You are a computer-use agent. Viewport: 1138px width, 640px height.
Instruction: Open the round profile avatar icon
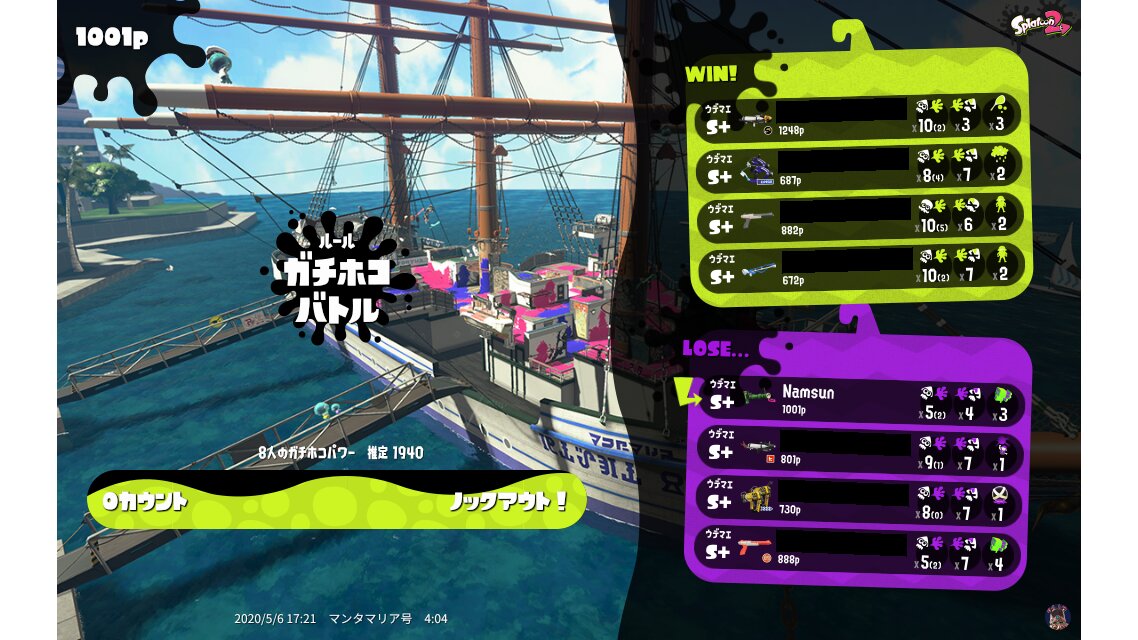1057,616
